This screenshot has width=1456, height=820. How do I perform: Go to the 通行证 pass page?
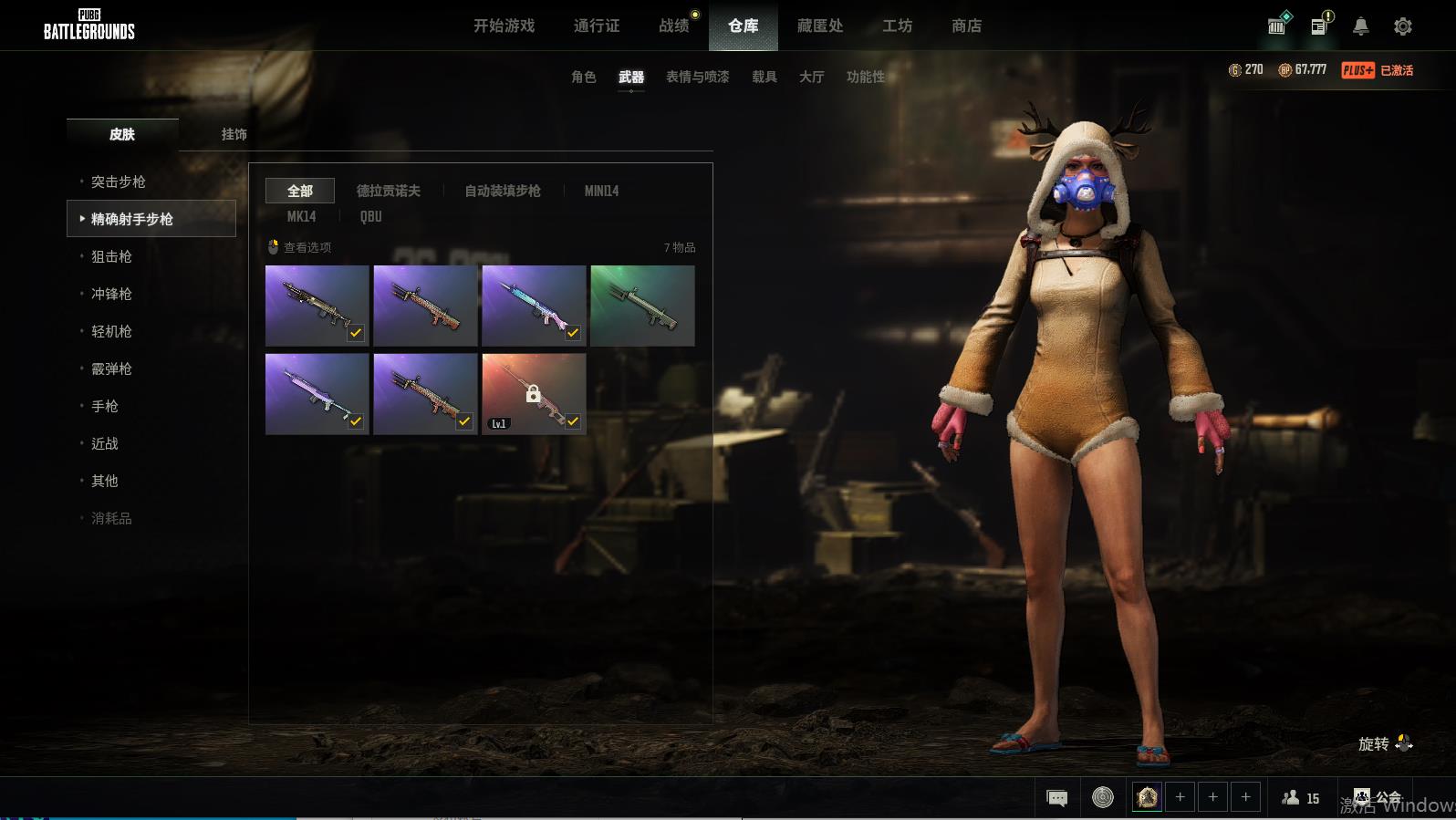pyautogui.click(x=597, y=26)
